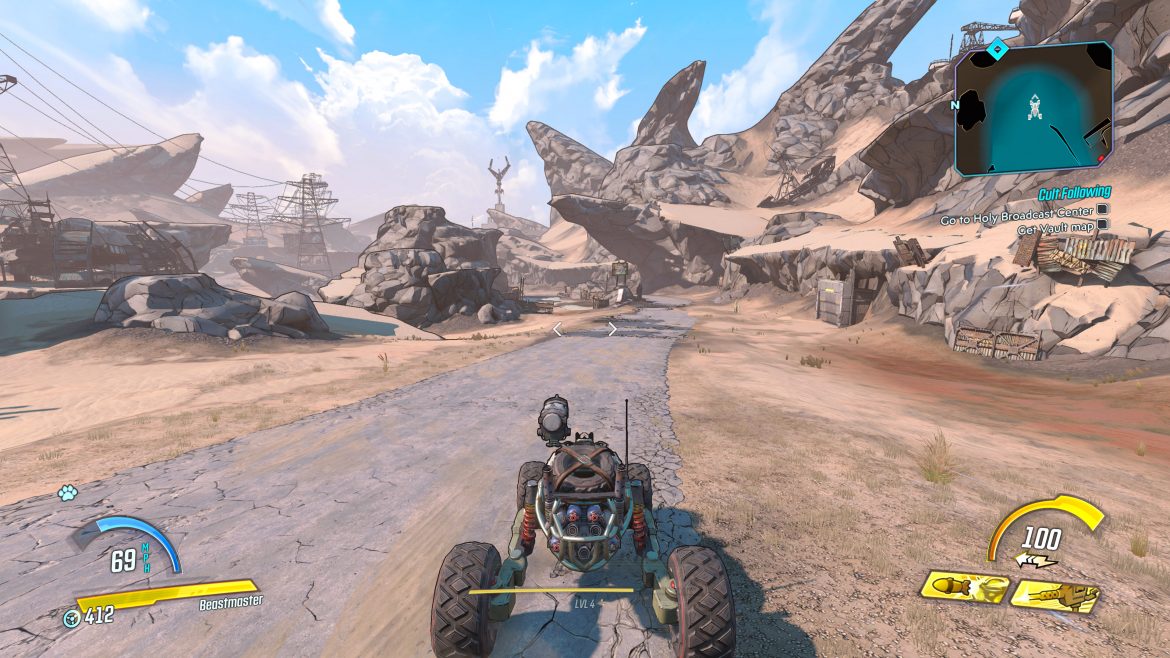Select the Get Vault map objective
1170x658 pixels.
pyautogui.click(x=1054, y=225)
